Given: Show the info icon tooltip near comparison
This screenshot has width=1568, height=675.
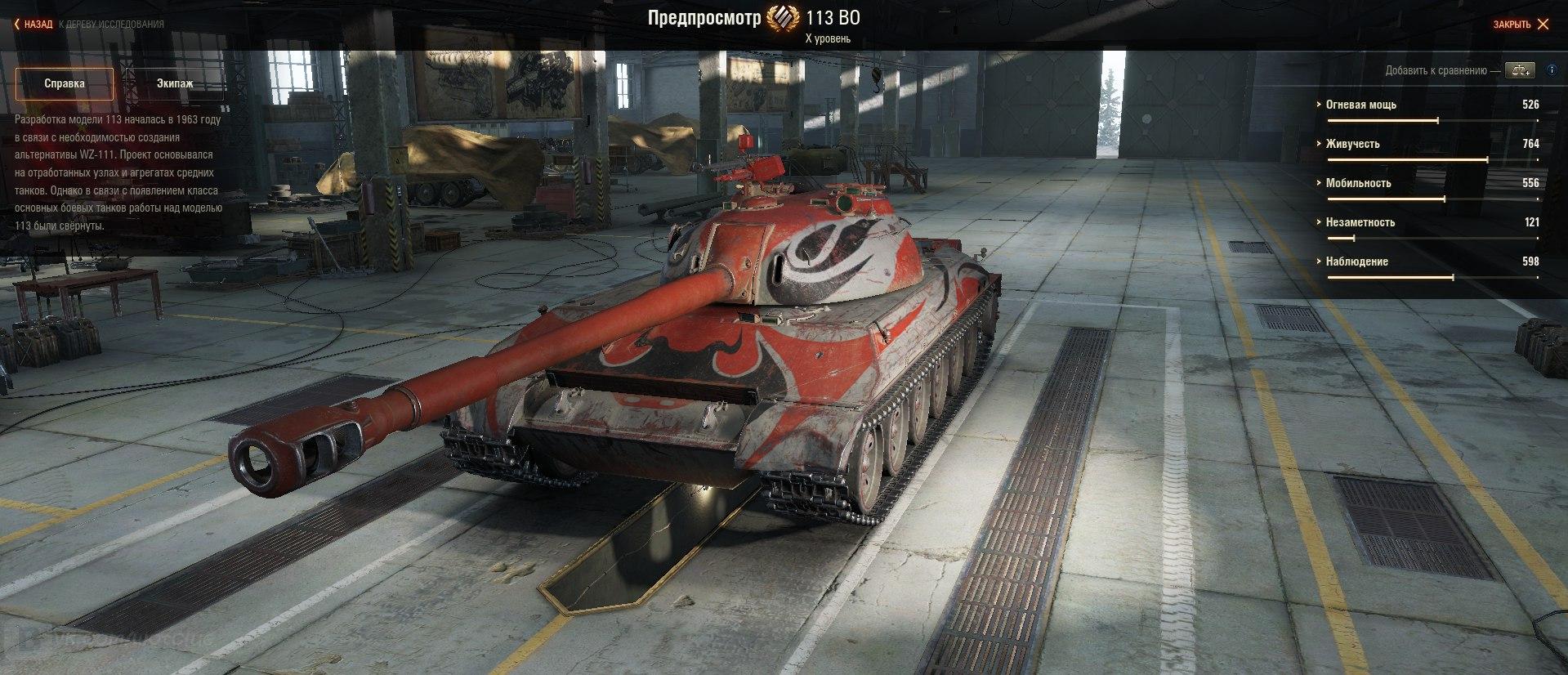Looking at the screenshot, I should [1552, 70].
